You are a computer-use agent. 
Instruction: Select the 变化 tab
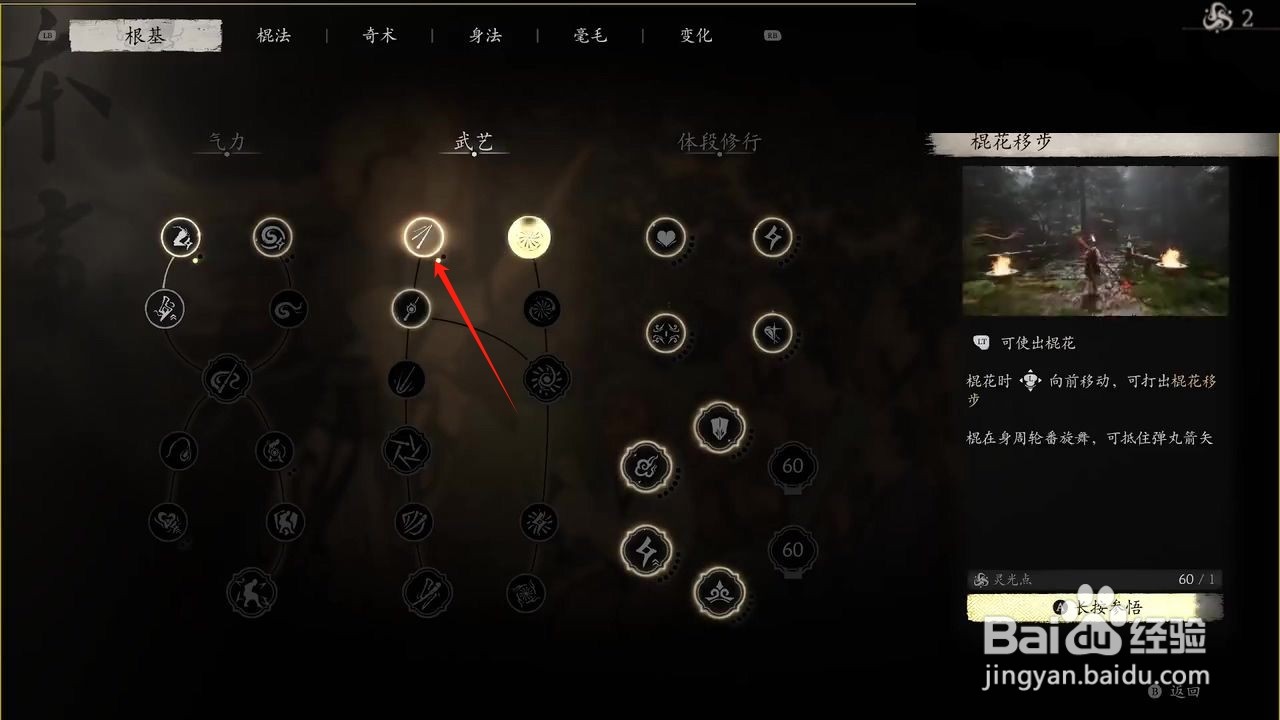694,34
